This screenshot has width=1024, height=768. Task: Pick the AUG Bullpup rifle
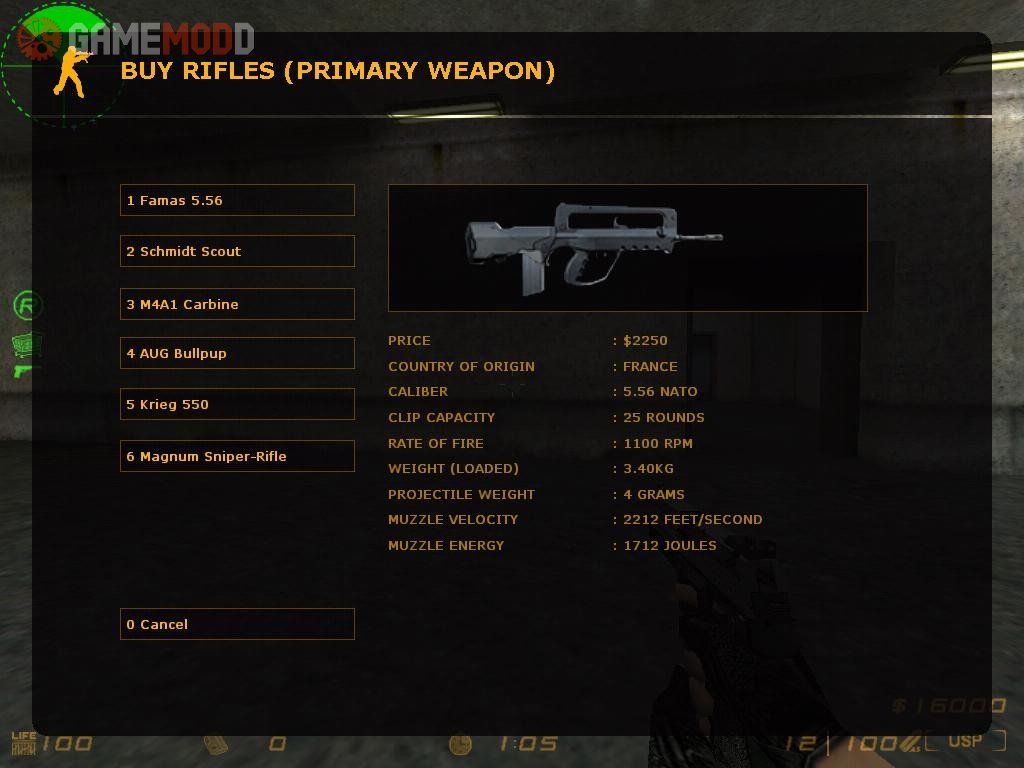point(237,353)
